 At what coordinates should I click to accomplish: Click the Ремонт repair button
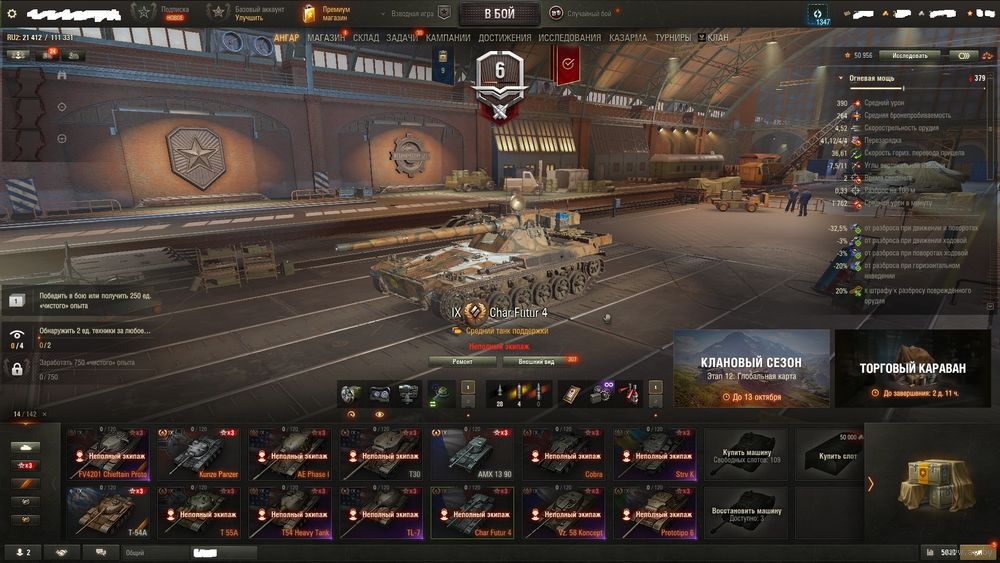(462, 361)
